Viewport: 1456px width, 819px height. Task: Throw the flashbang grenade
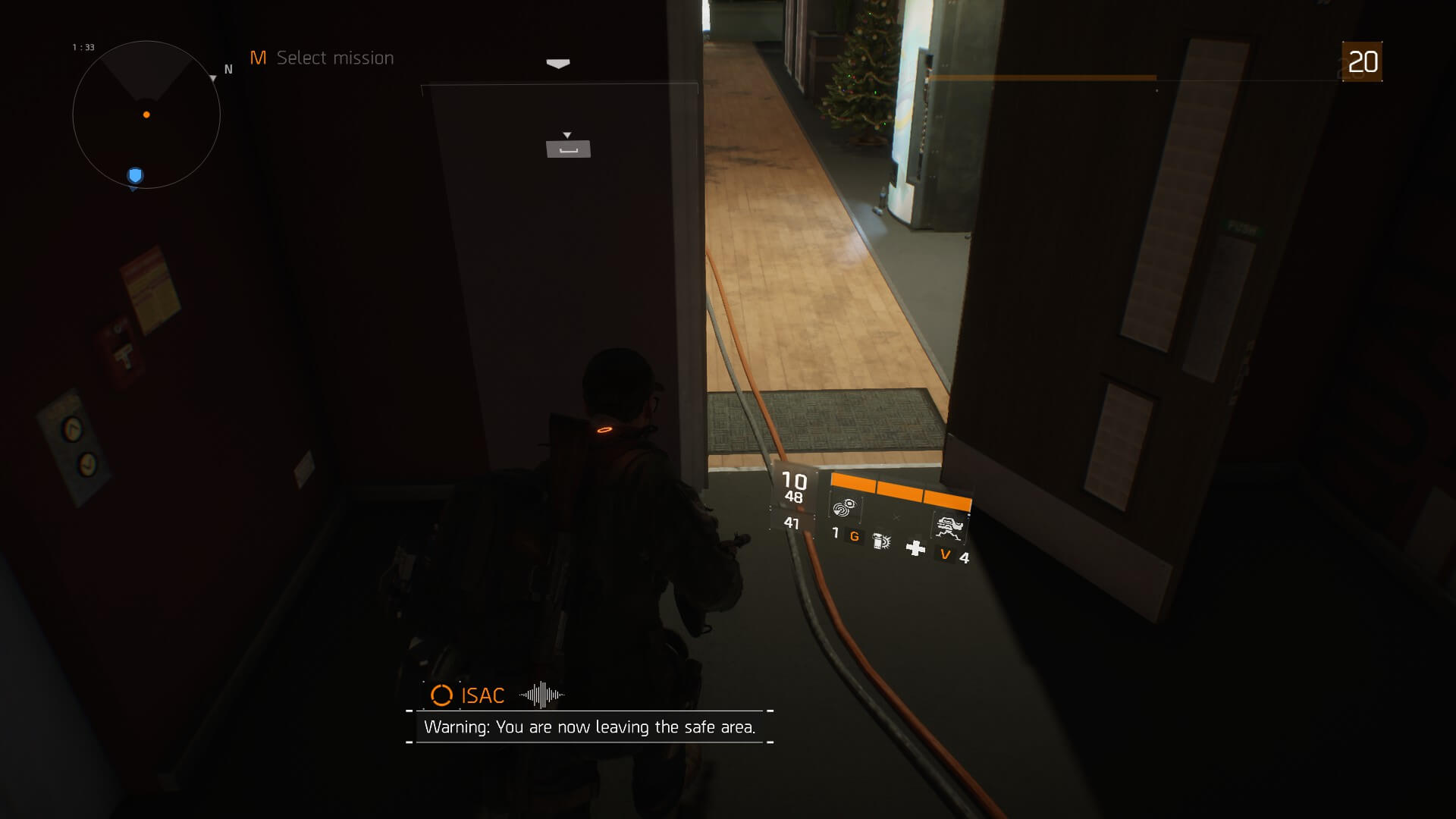click(x=881, y=541)
